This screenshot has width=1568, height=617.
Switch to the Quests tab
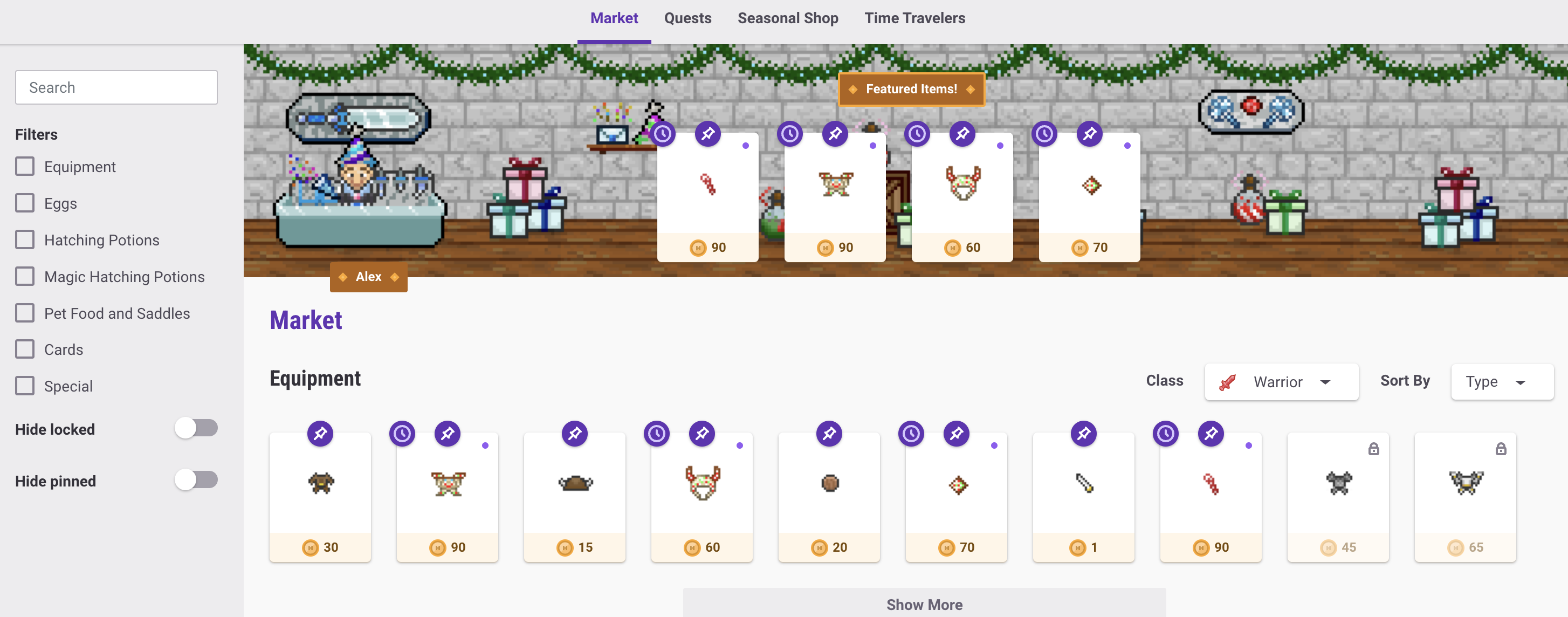point(688,18)
